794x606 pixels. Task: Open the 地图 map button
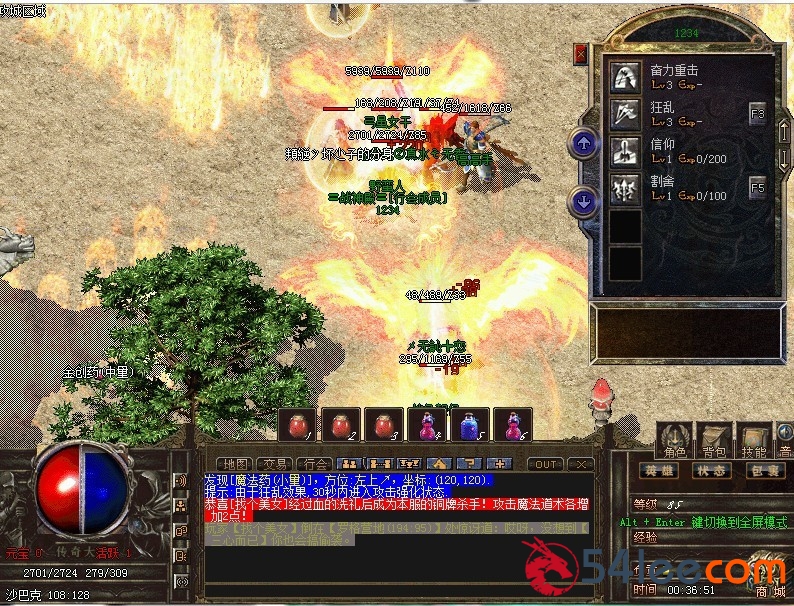point(235,464)
